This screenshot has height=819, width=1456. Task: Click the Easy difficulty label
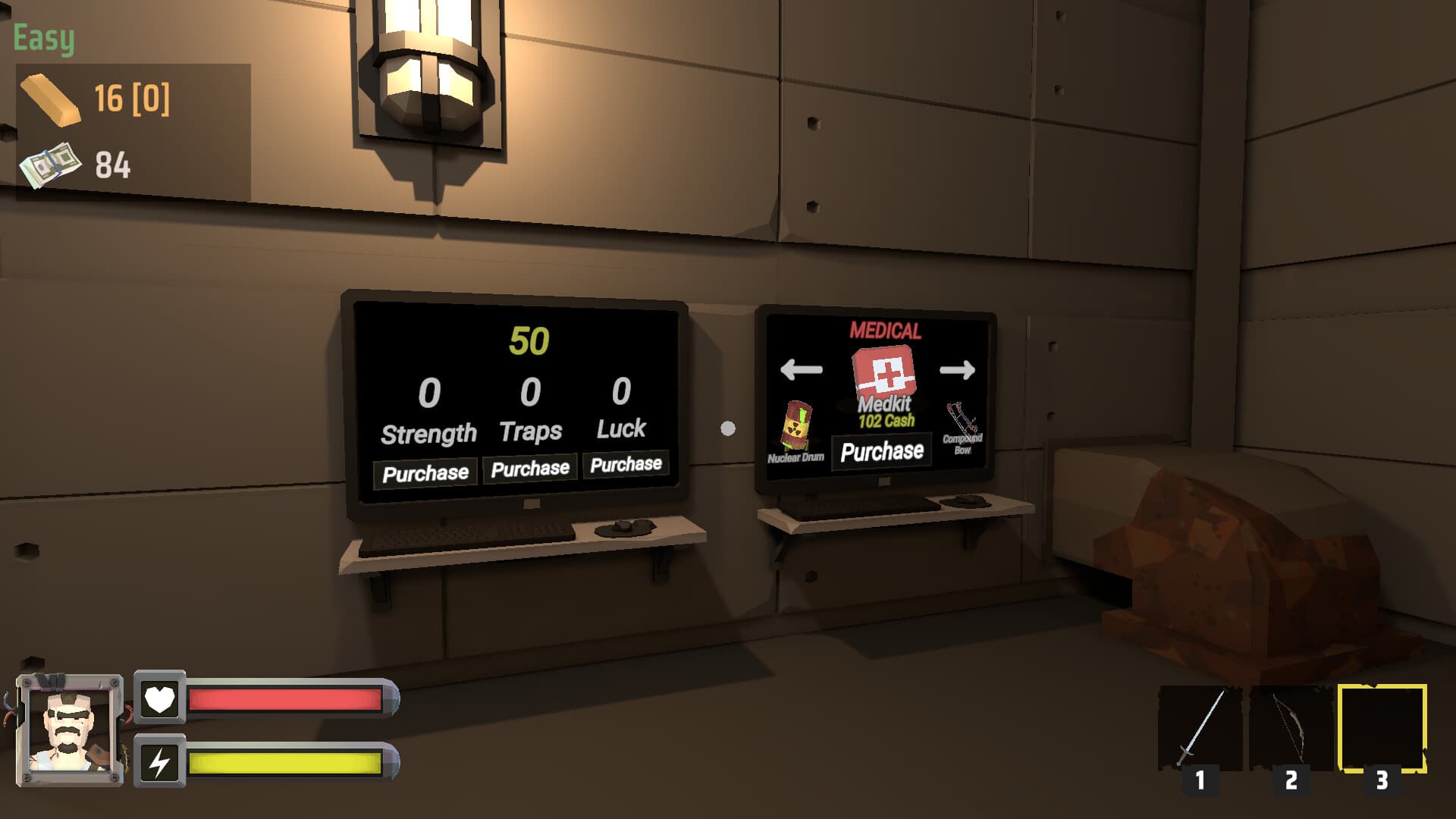click(42, 36)
